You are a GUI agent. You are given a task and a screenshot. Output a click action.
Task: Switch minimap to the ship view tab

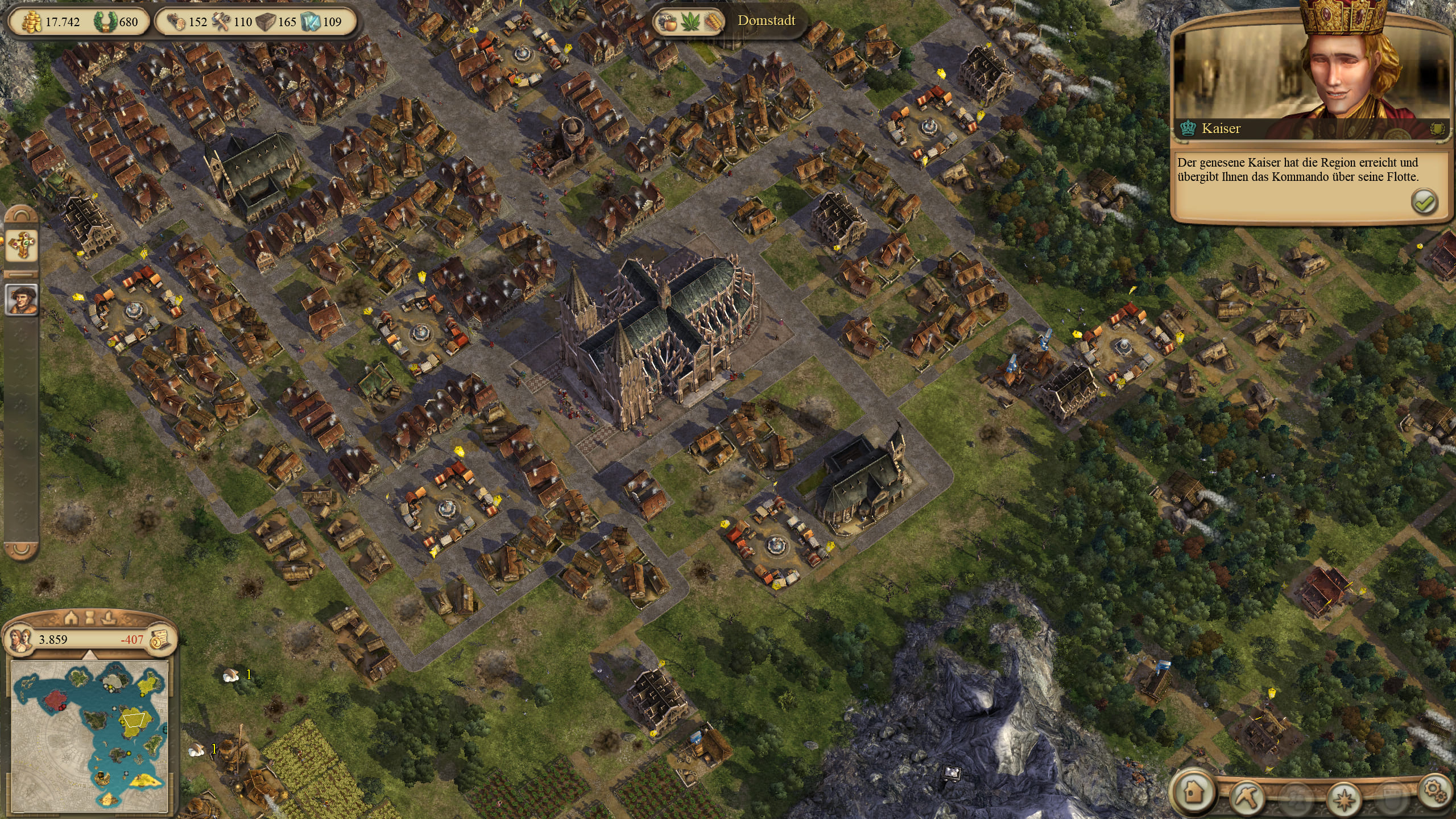click(x=109, y=617)
